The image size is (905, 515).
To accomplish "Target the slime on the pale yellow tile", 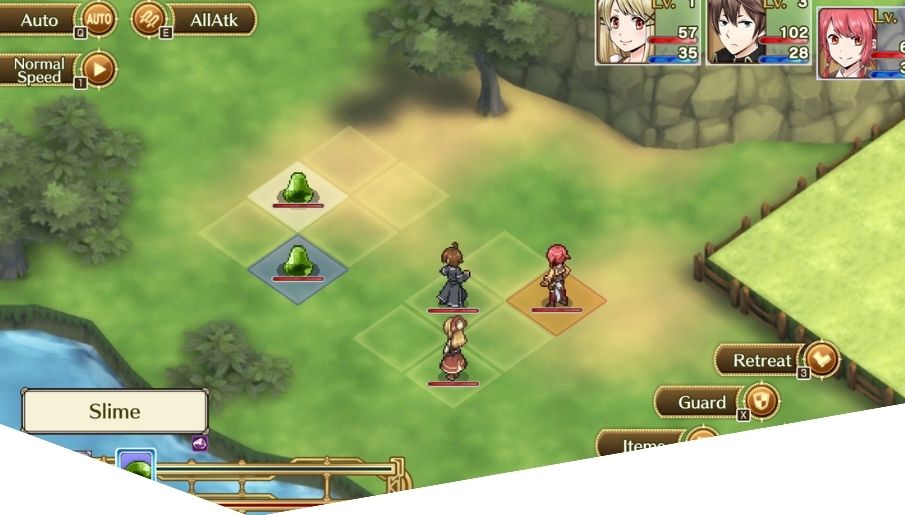I will tap(297, 188).
